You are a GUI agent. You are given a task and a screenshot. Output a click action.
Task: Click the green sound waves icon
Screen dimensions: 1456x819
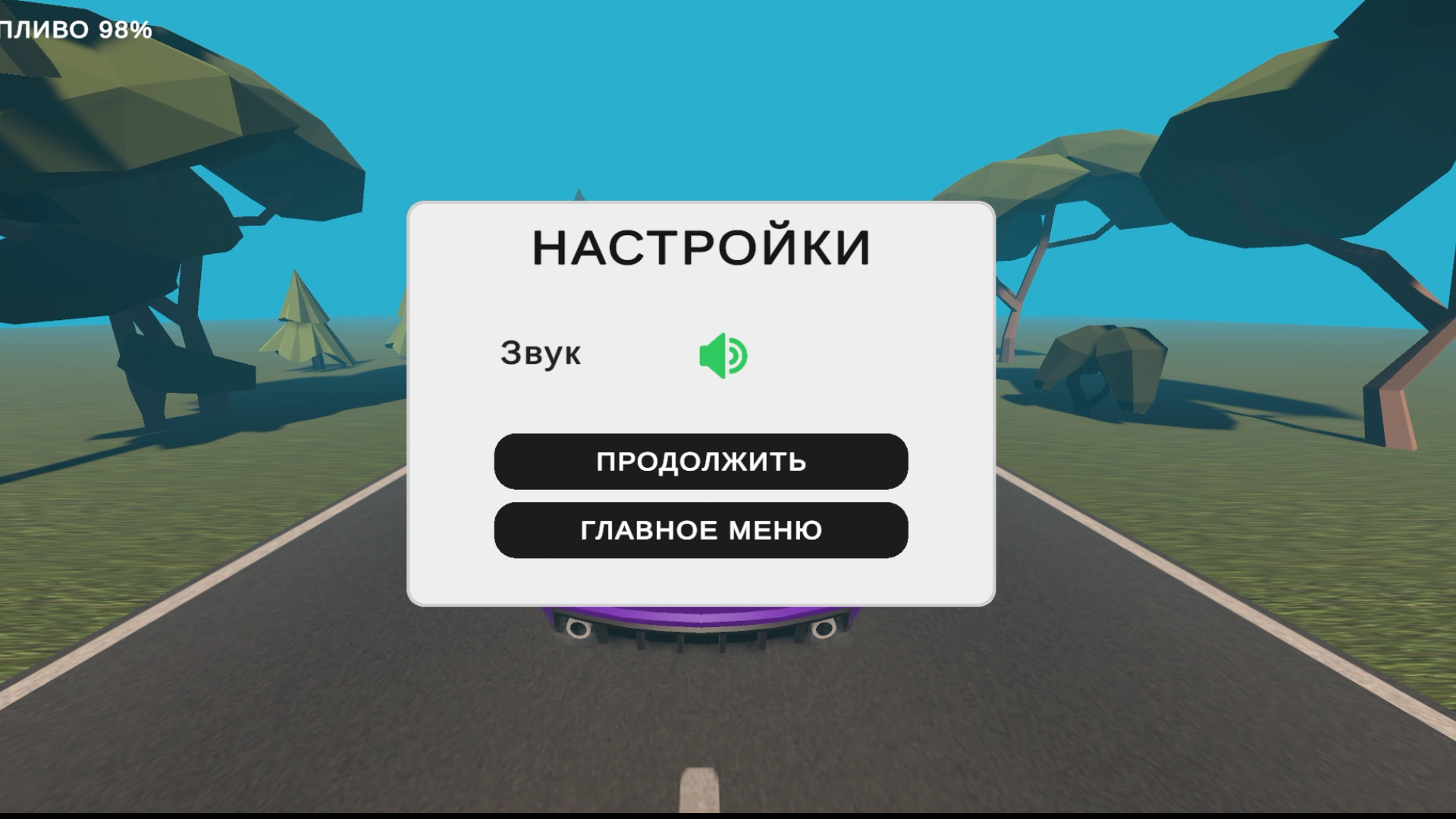[x=737, y=355]
